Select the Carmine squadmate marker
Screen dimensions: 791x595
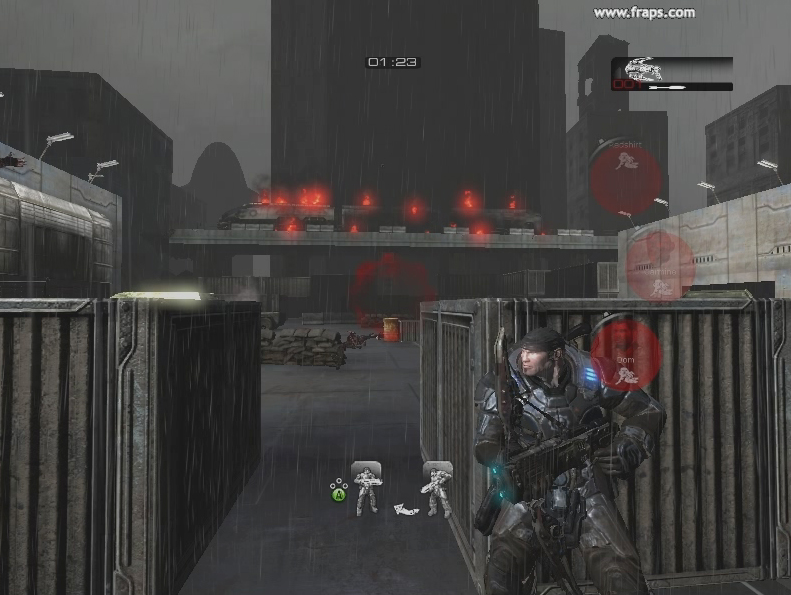click(658, 266)
